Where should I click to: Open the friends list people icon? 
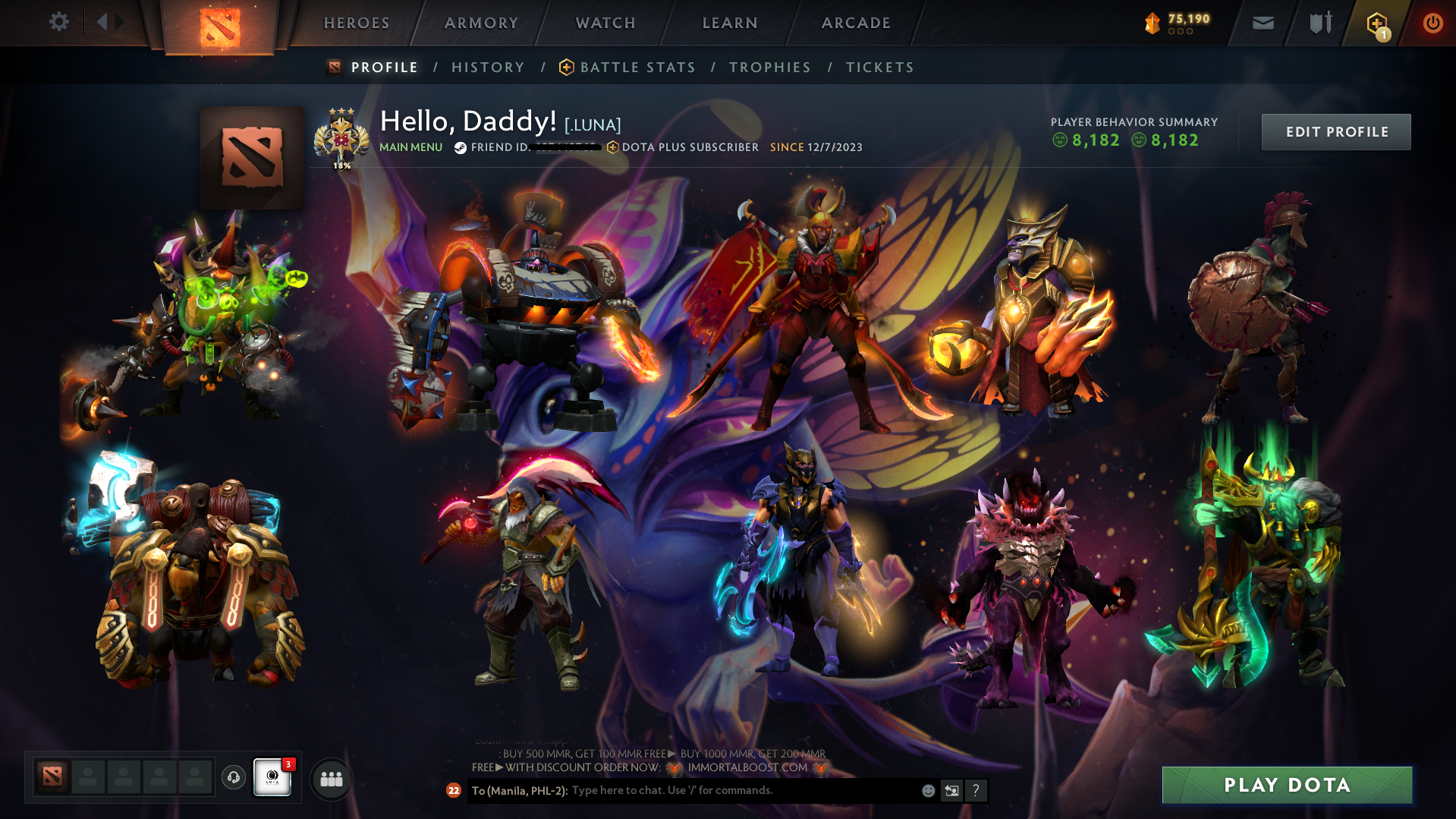click(x=331, y=778)
